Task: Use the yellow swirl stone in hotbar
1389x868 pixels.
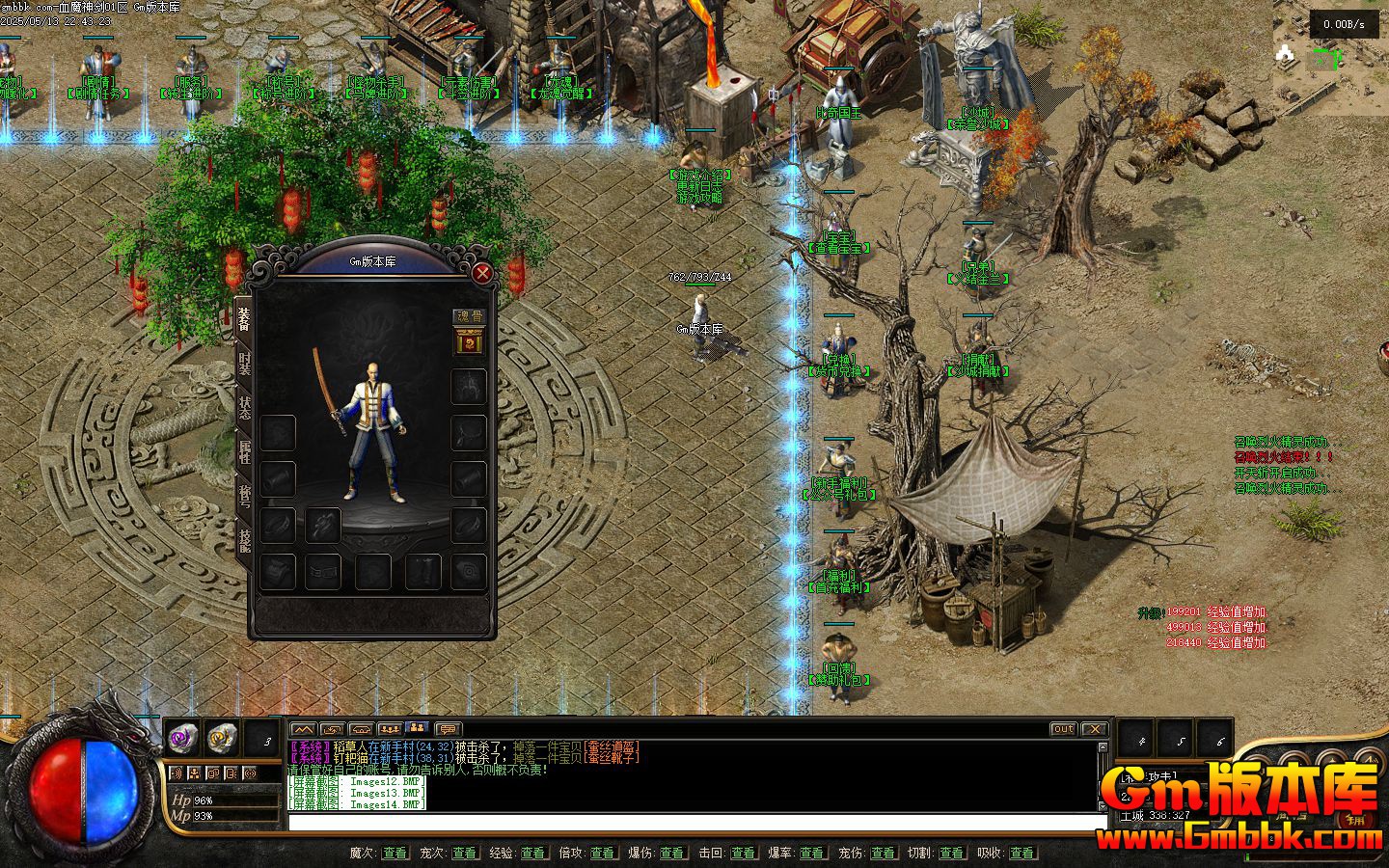Action: click(x=223, y=739)
